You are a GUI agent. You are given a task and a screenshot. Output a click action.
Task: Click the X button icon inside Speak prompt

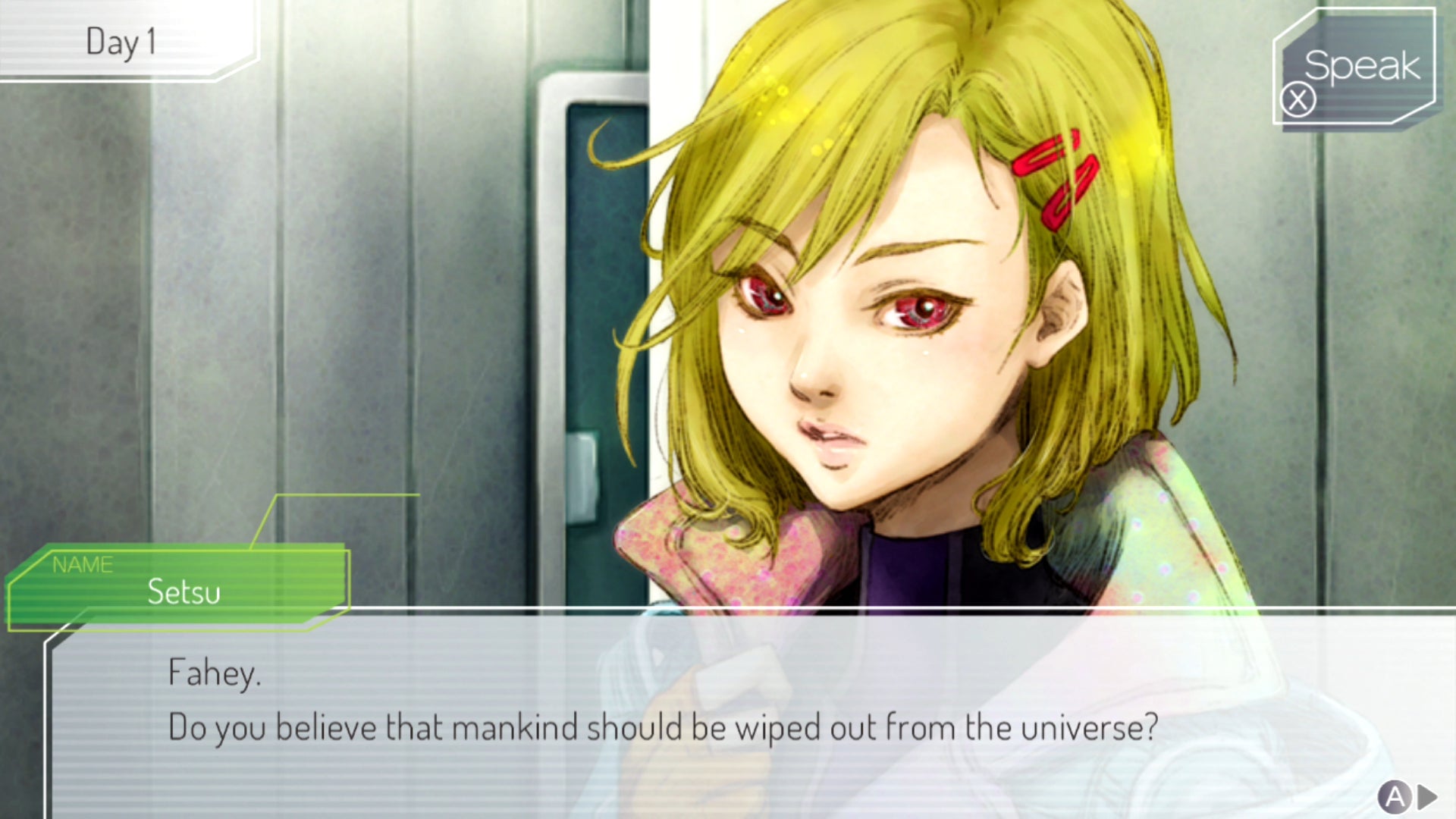(x=1299, y=101)
